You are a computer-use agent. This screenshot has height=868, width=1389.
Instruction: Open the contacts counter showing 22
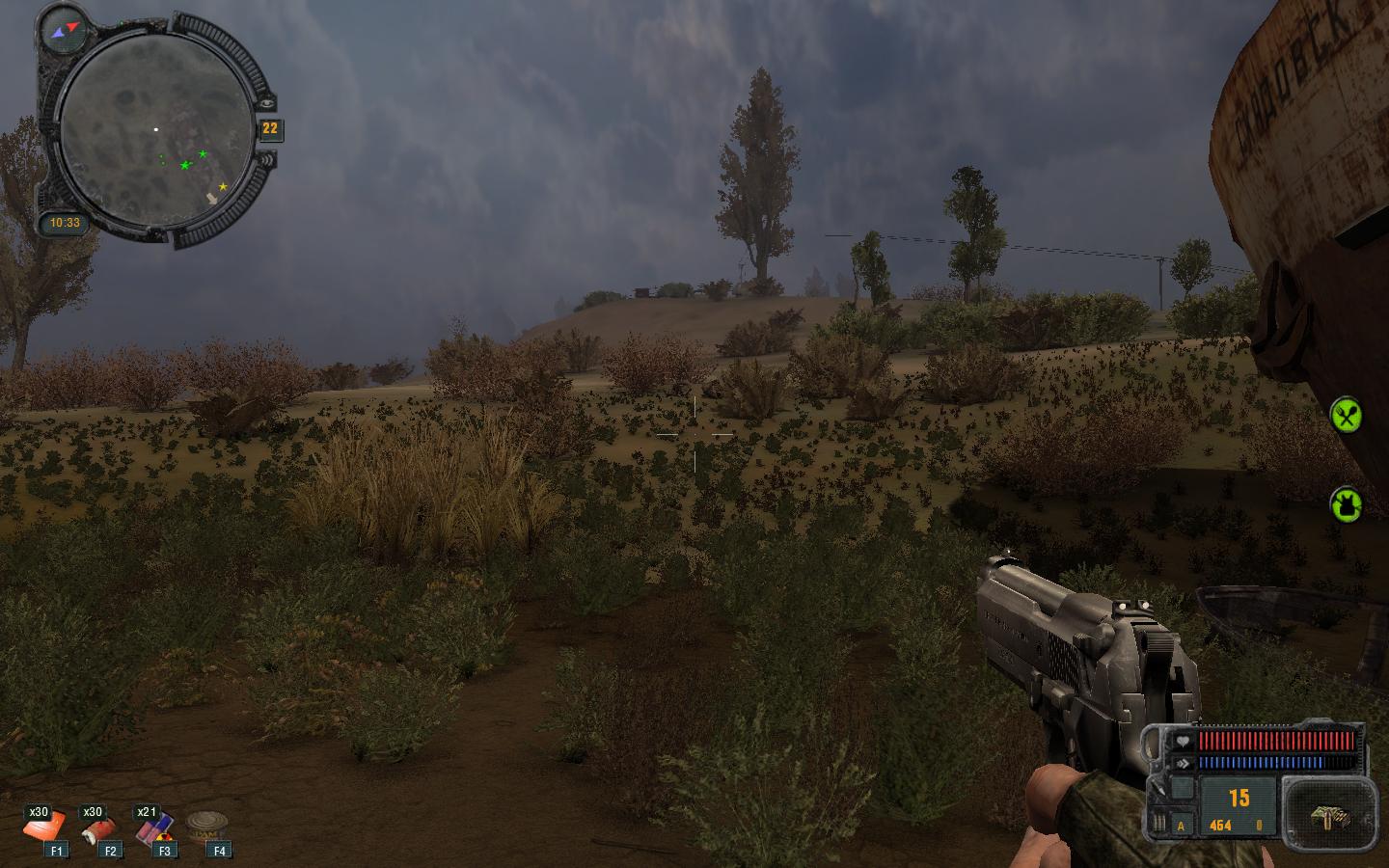pos(269,128)
